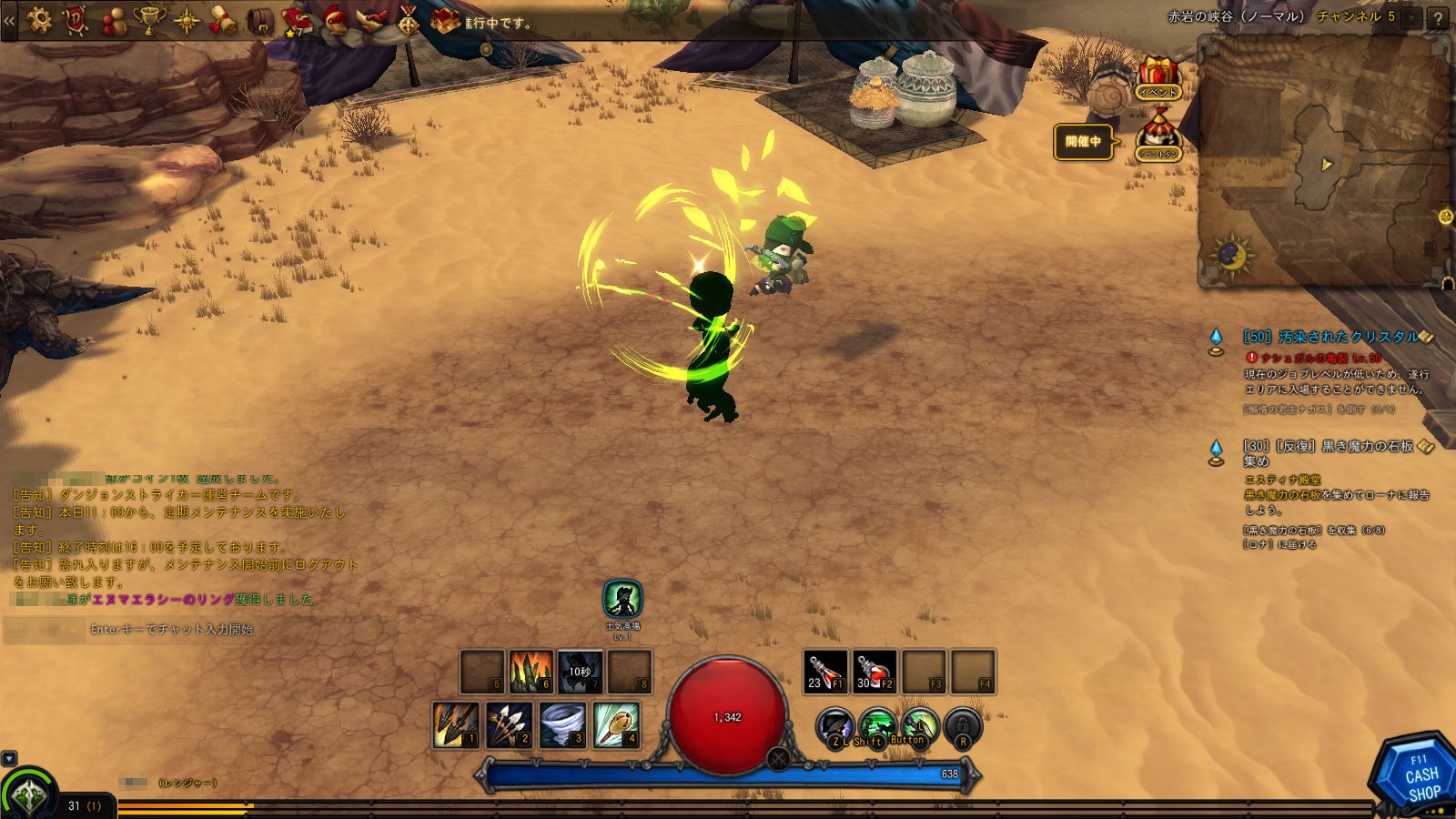Use the potion in the F1 slot
The width and height of the screenshot is (1456, 819).
point(825,672)
